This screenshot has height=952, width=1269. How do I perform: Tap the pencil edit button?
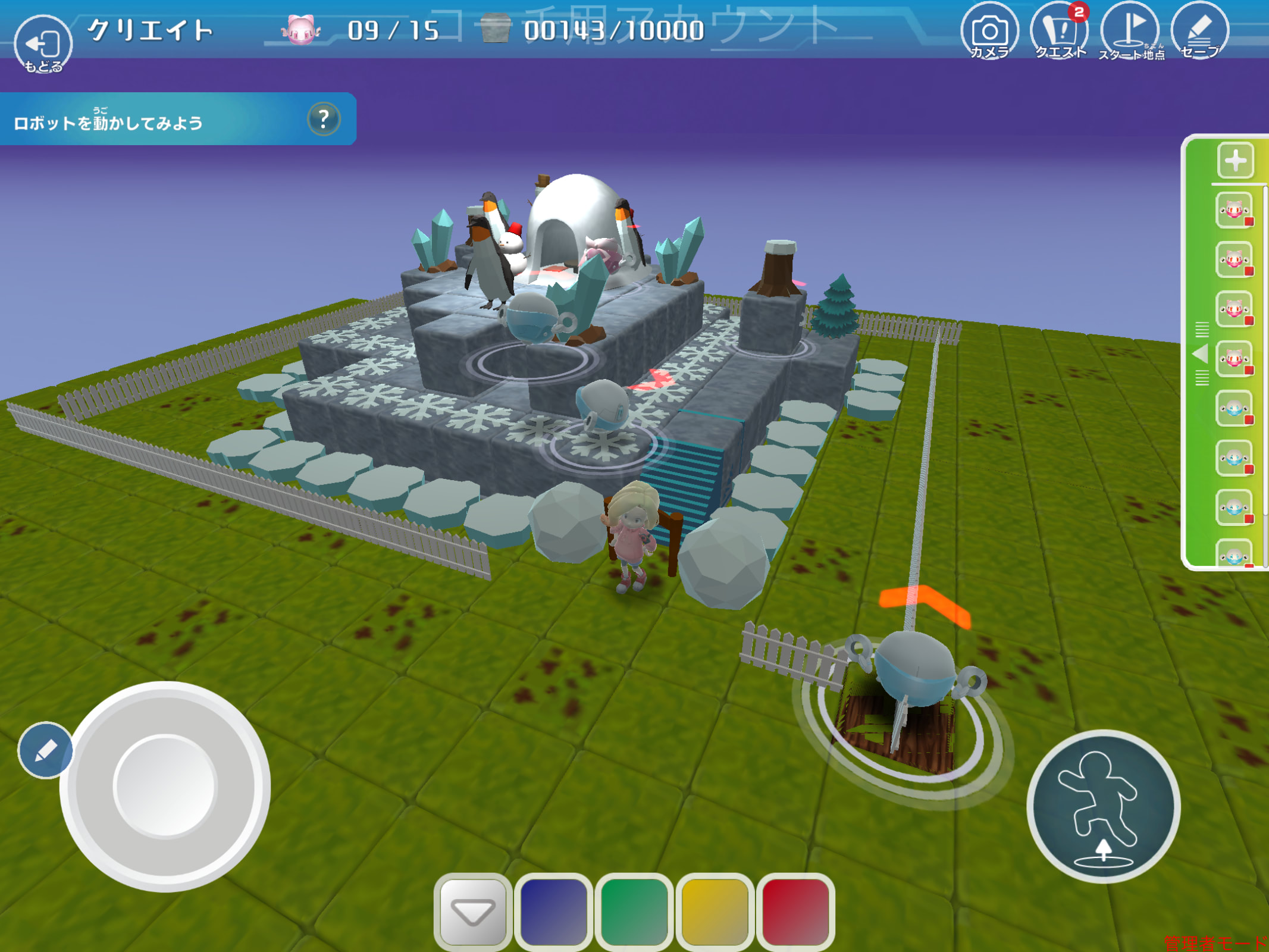[45, 750]
